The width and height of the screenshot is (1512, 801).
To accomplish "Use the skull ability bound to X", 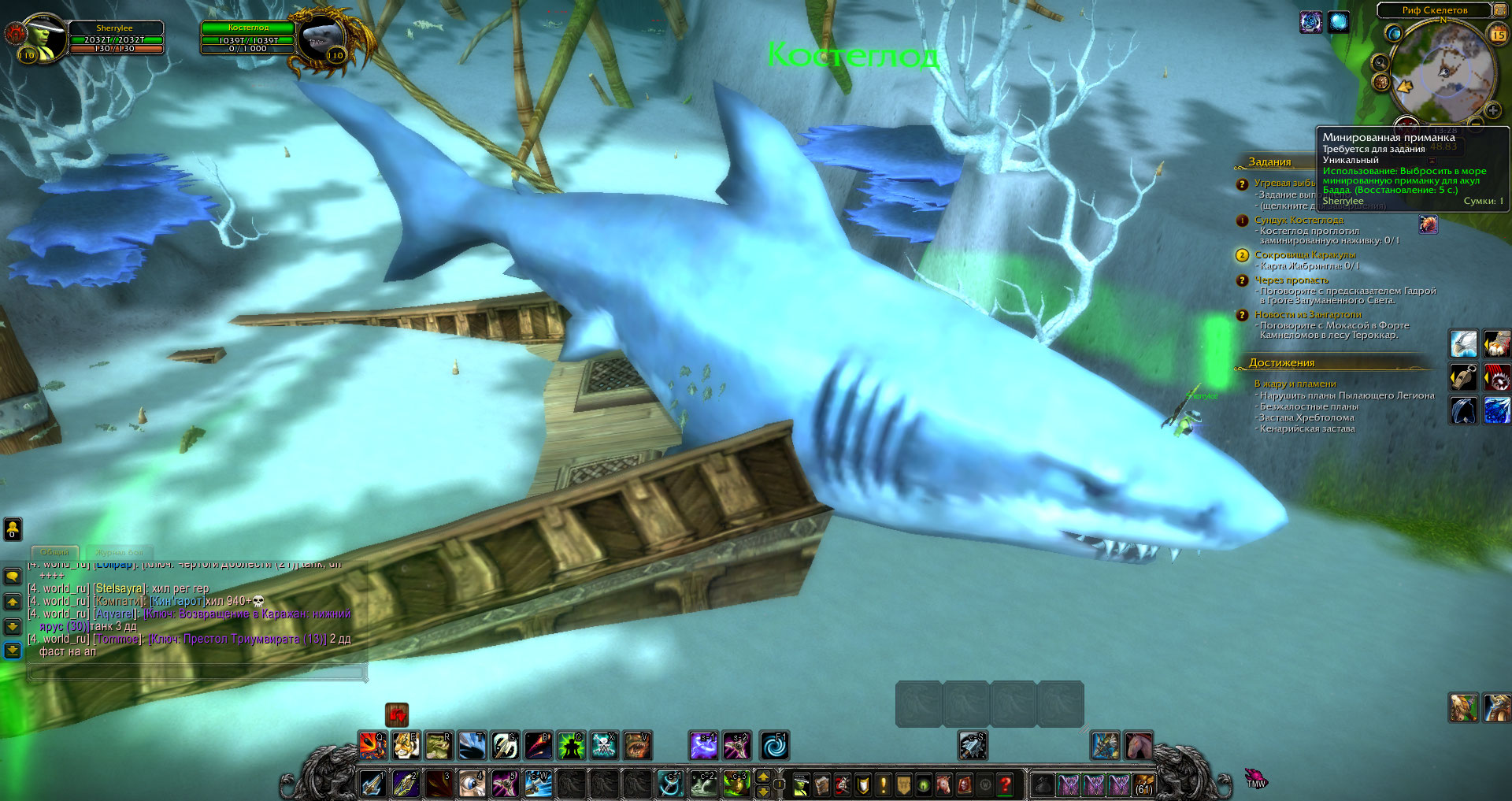I will [604, 745].
